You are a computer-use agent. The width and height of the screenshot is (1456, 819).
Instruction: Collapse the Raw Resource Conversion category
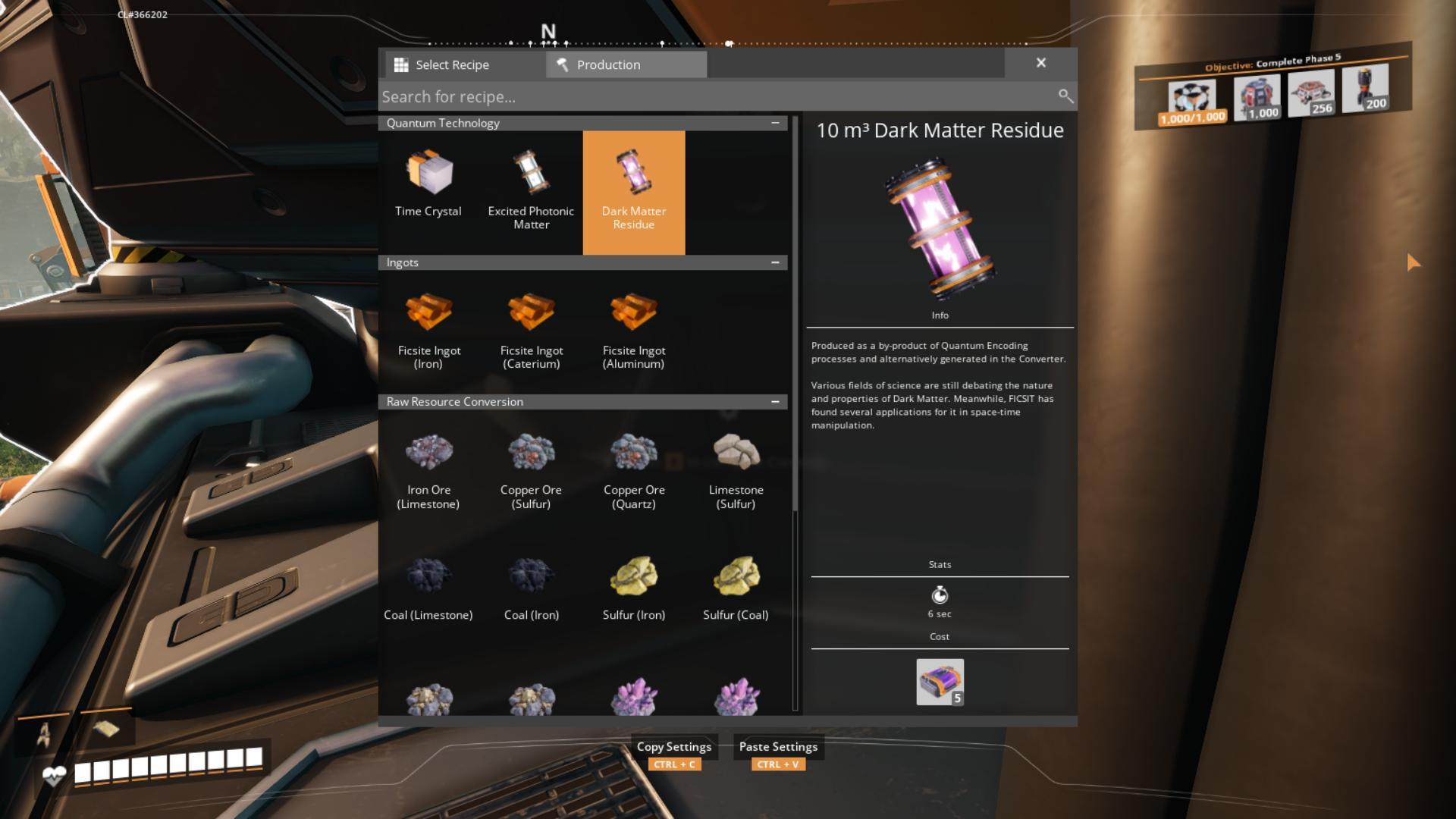775,402
